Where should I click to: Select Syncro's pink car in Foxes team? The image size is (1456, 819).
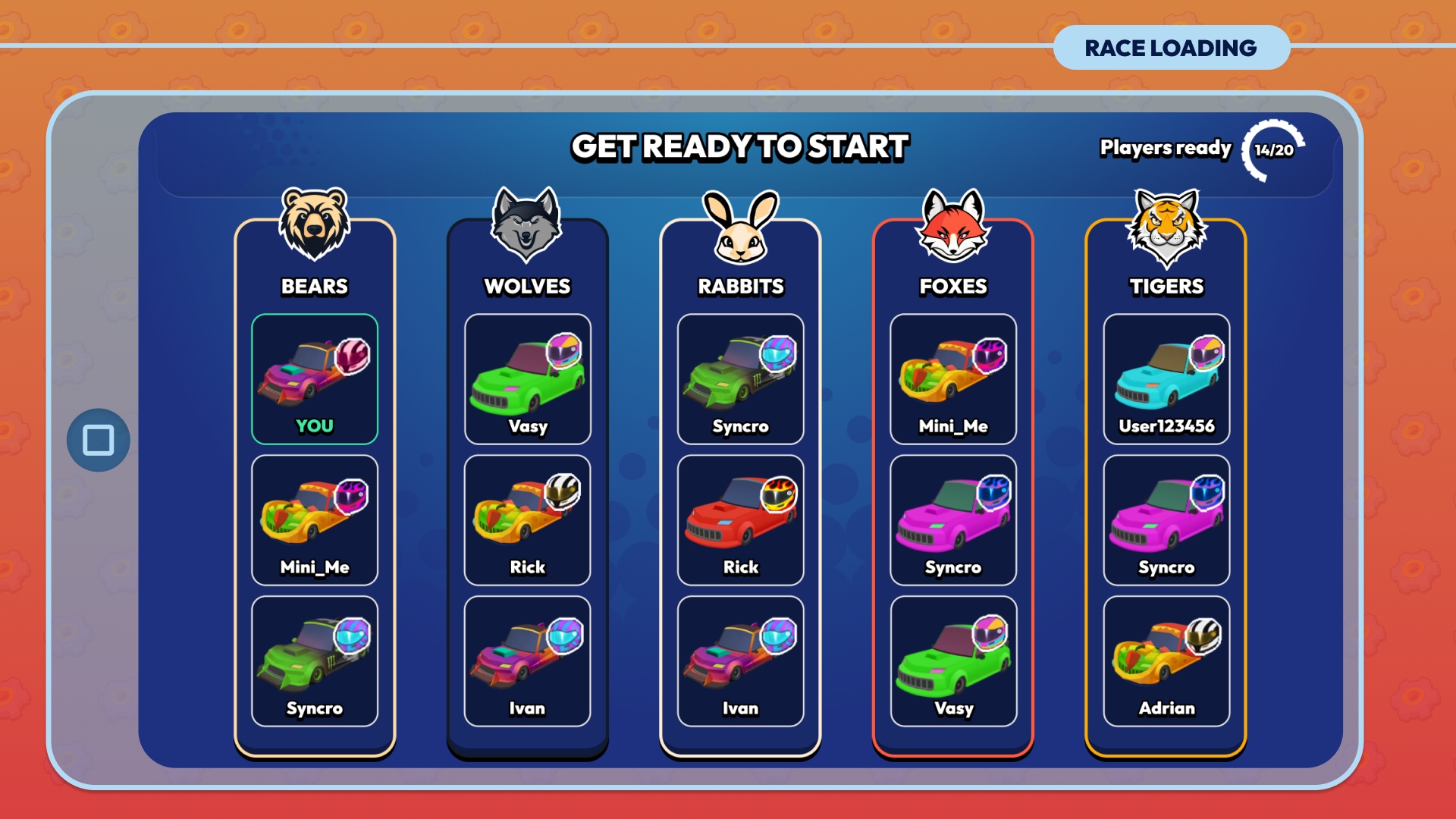953,520
